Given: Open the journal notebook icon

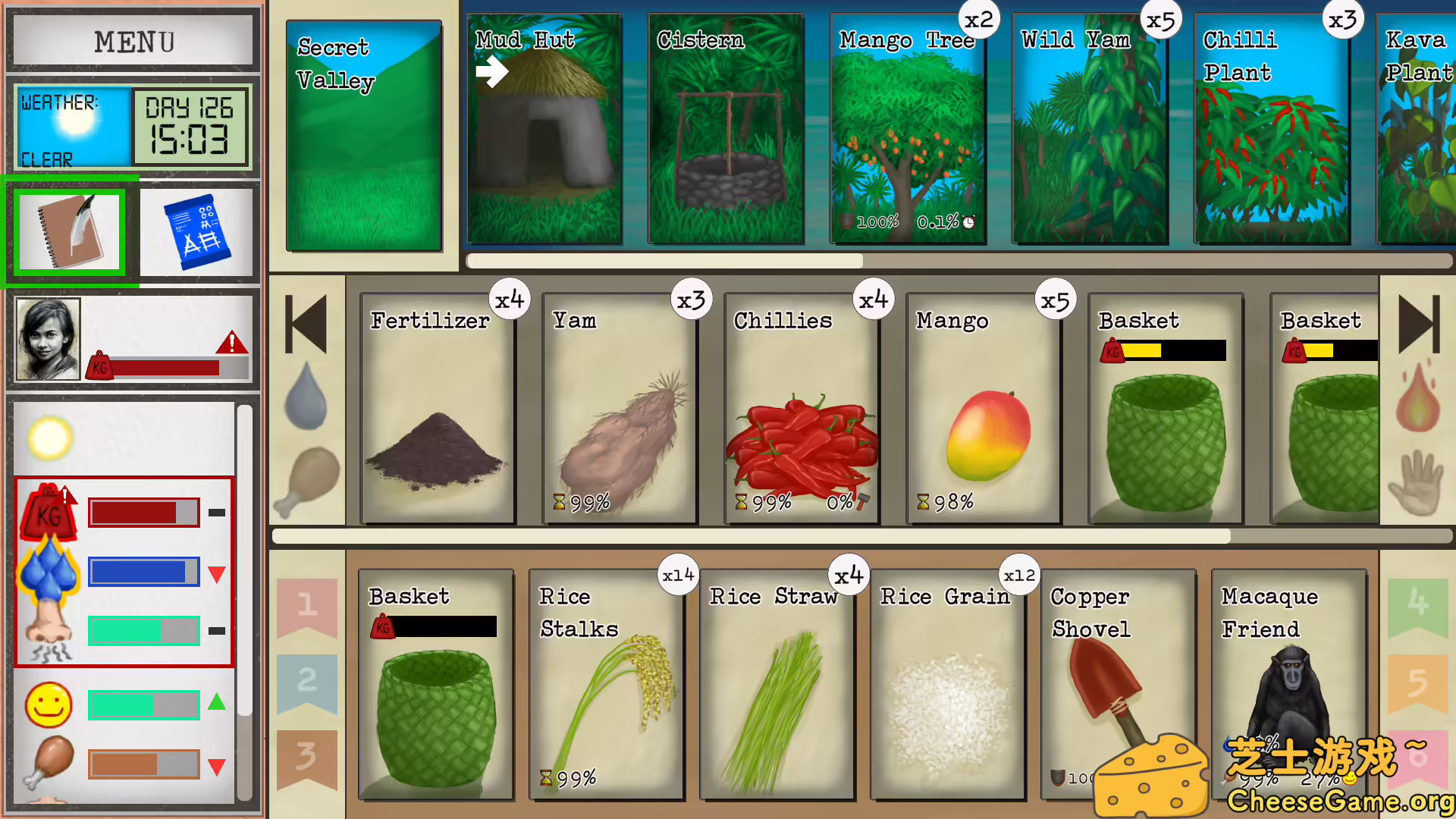Looking at the screenshot, I should pos(68,231).
